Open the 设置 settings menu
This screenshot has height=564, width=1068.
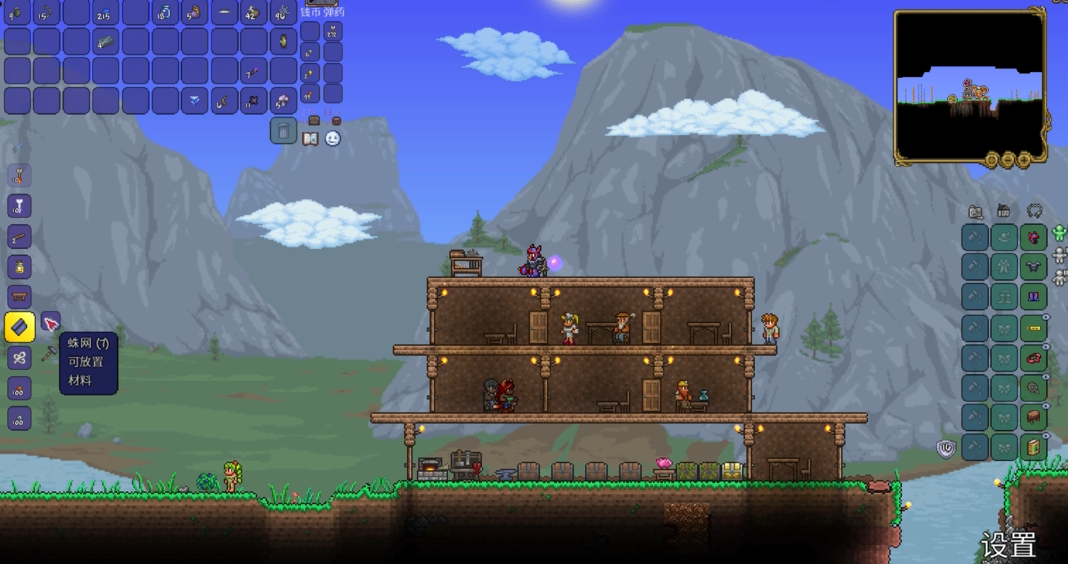1008,545
